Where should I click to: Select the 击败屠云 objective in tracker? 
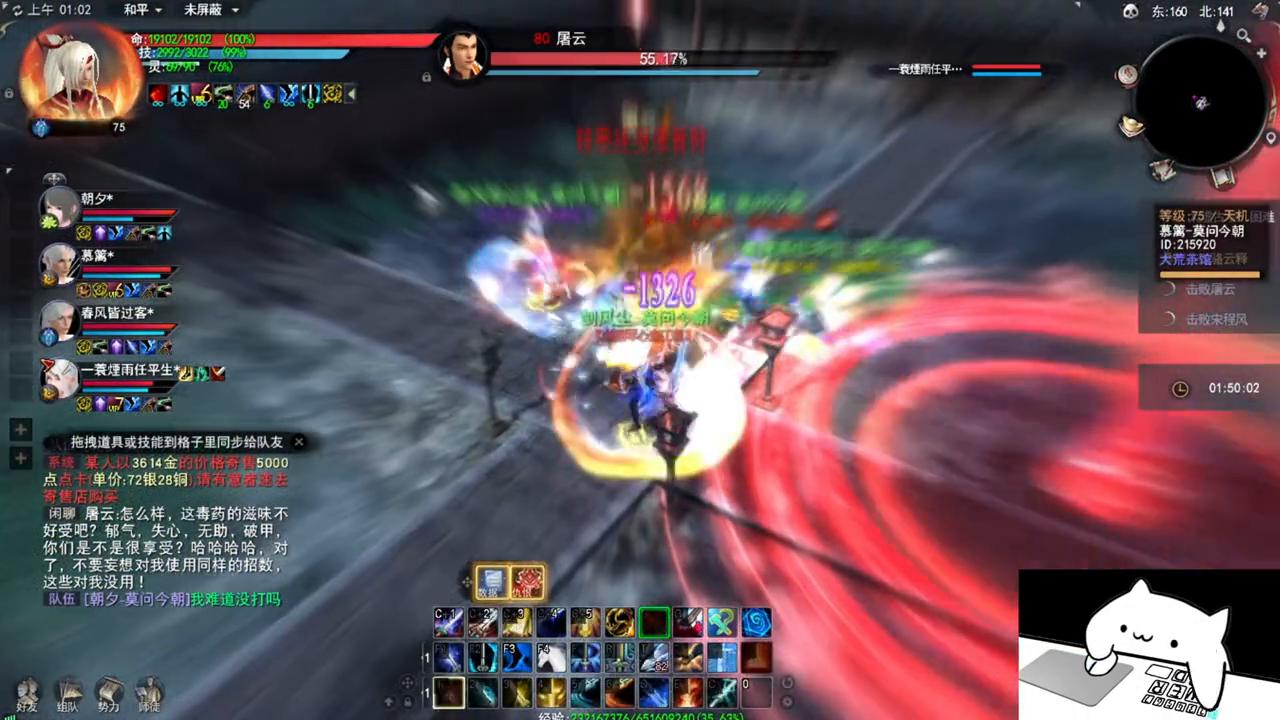pyautogui.click(x=1210, y=290)
